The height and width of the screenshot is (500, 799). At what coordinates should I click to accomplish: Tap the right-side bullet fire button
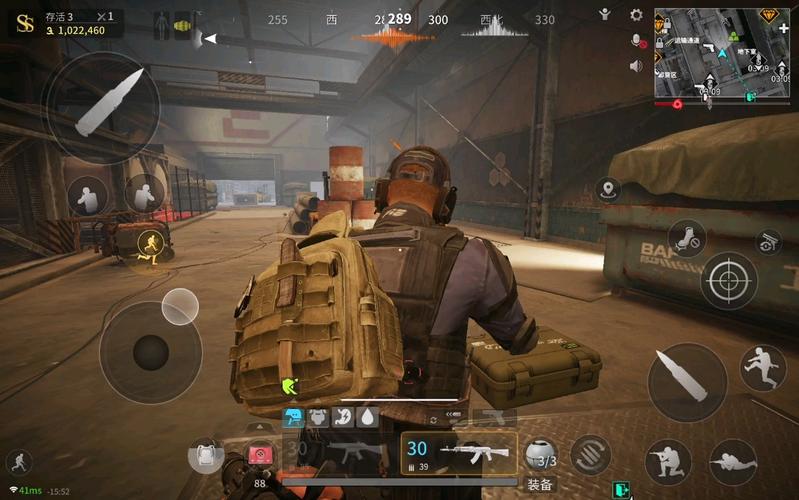point(687,382)
